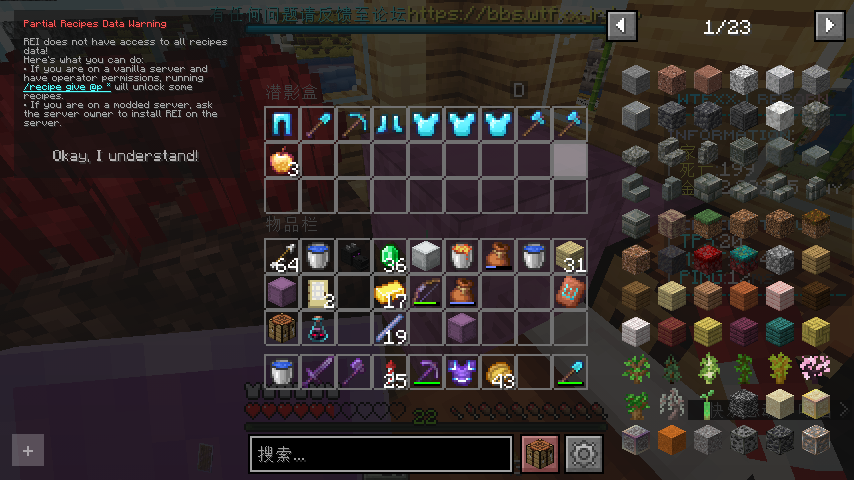Click the REI search field
This screenshot has height=480, width=854.
pyautogui.click(x=381, y=454)
